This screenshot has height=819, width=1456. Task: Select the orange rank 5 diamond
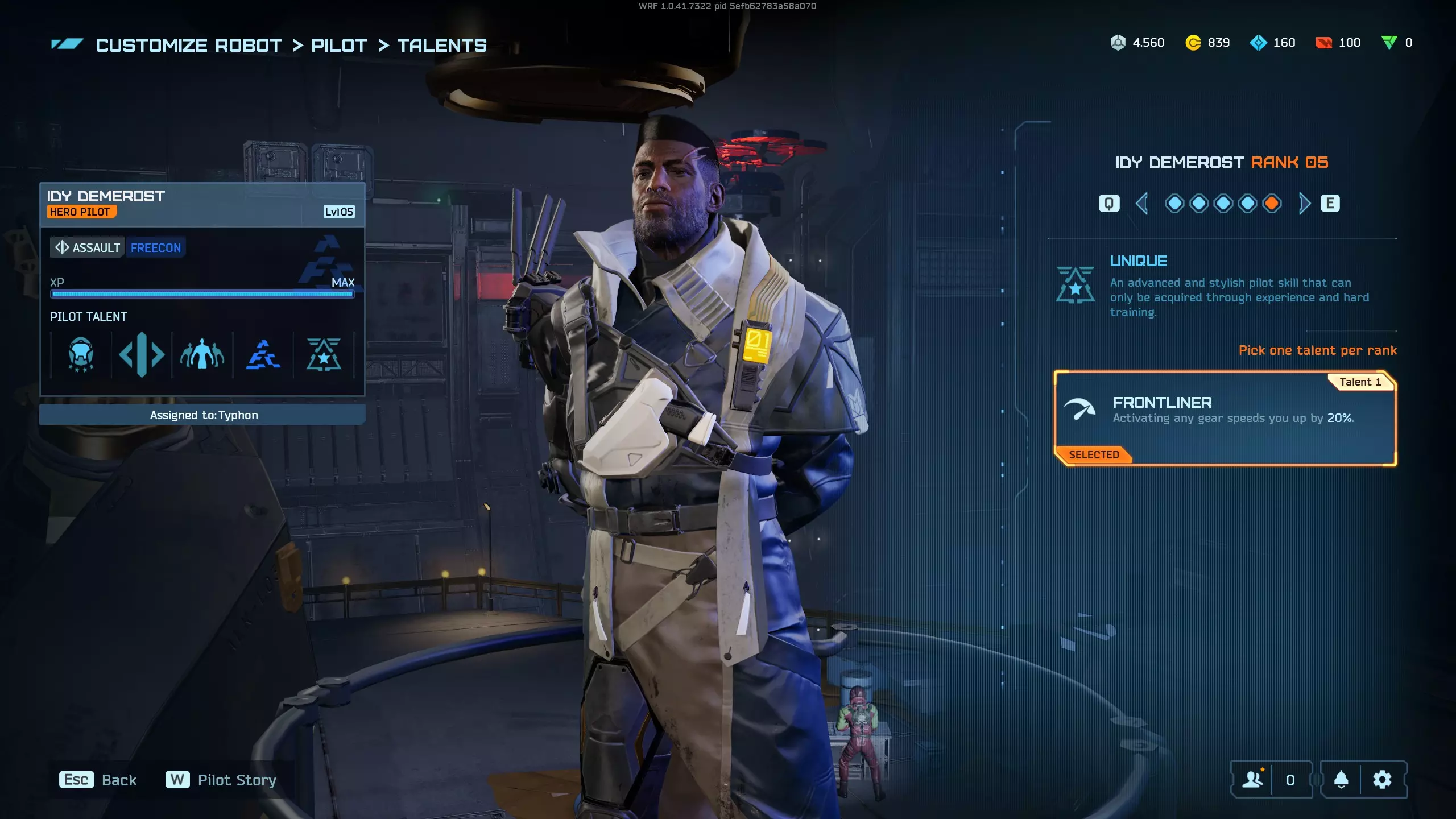(x=1272, y=204)
